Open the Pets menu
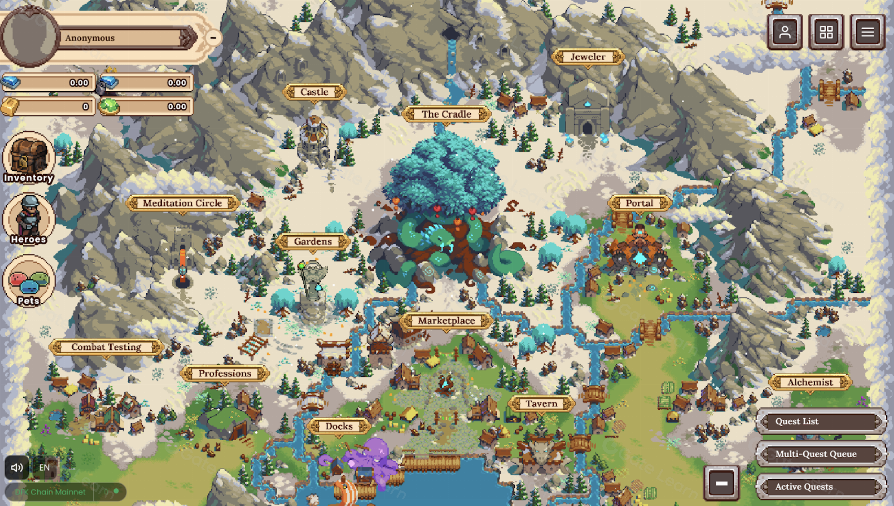This screenshot has height=506, width=894. 28,281
